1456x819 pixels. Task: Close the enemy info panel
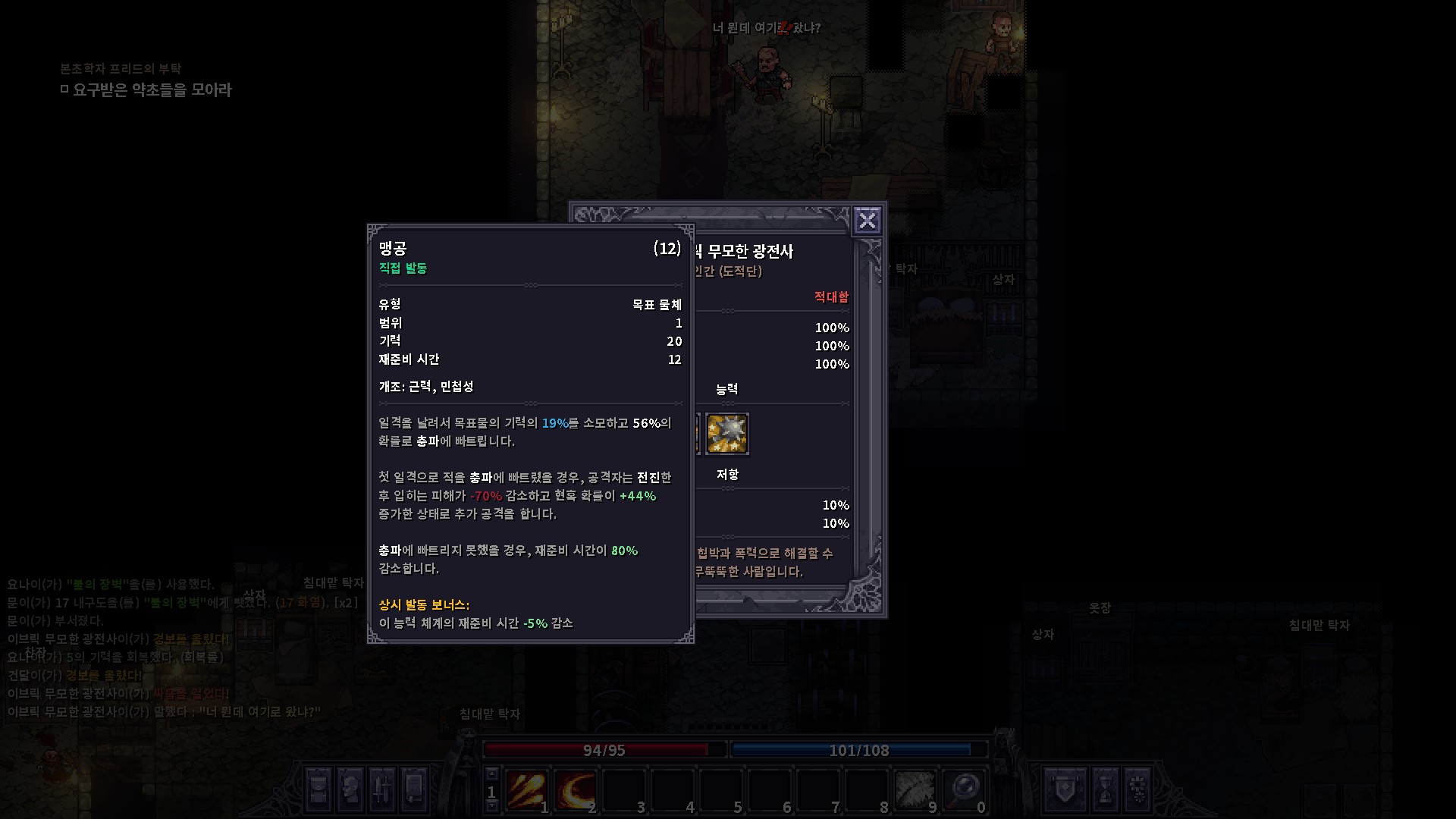pos(867,221)
